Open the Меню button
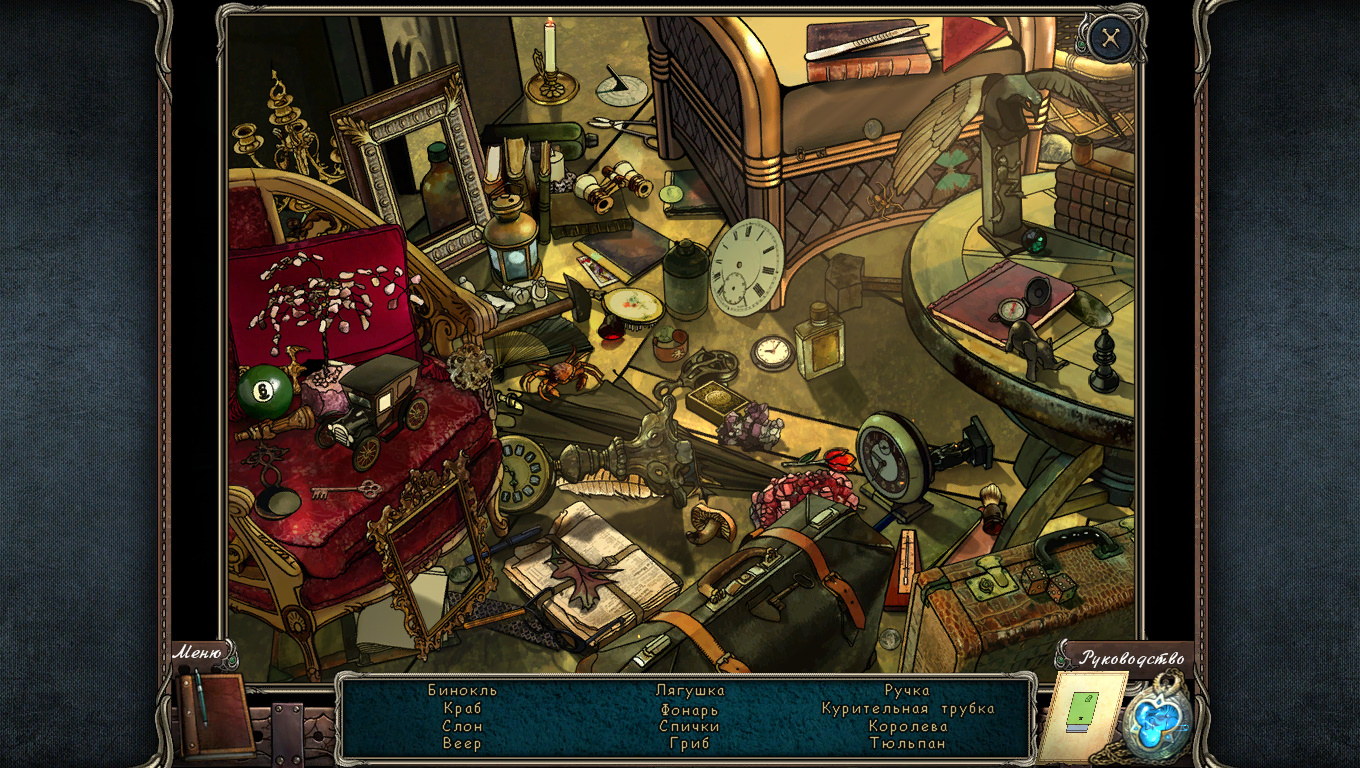Screen dimensions: 1360x768 click(x=198, y=653)
